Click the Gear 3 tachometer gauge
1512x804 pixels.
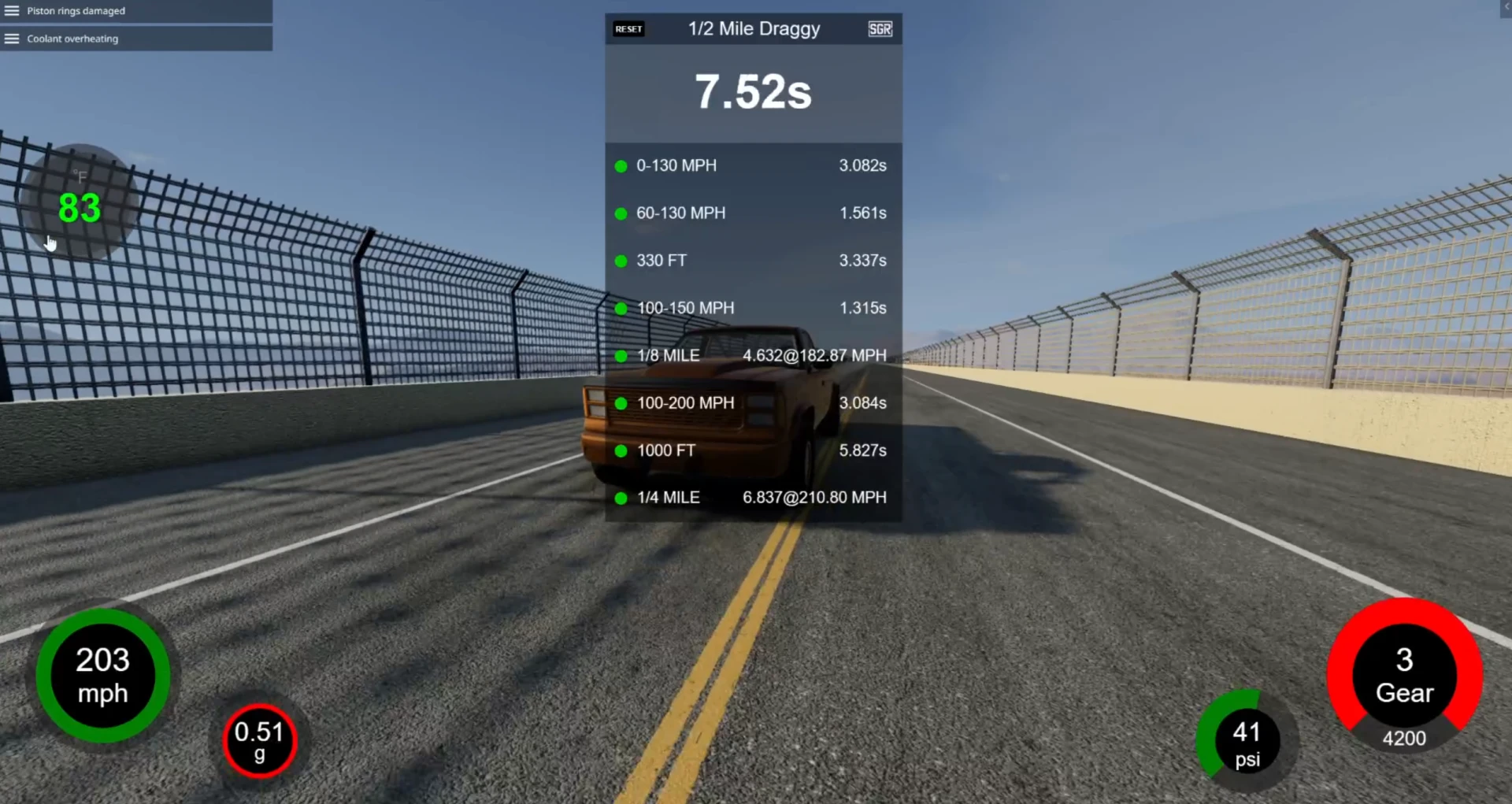coord(1404,677)
